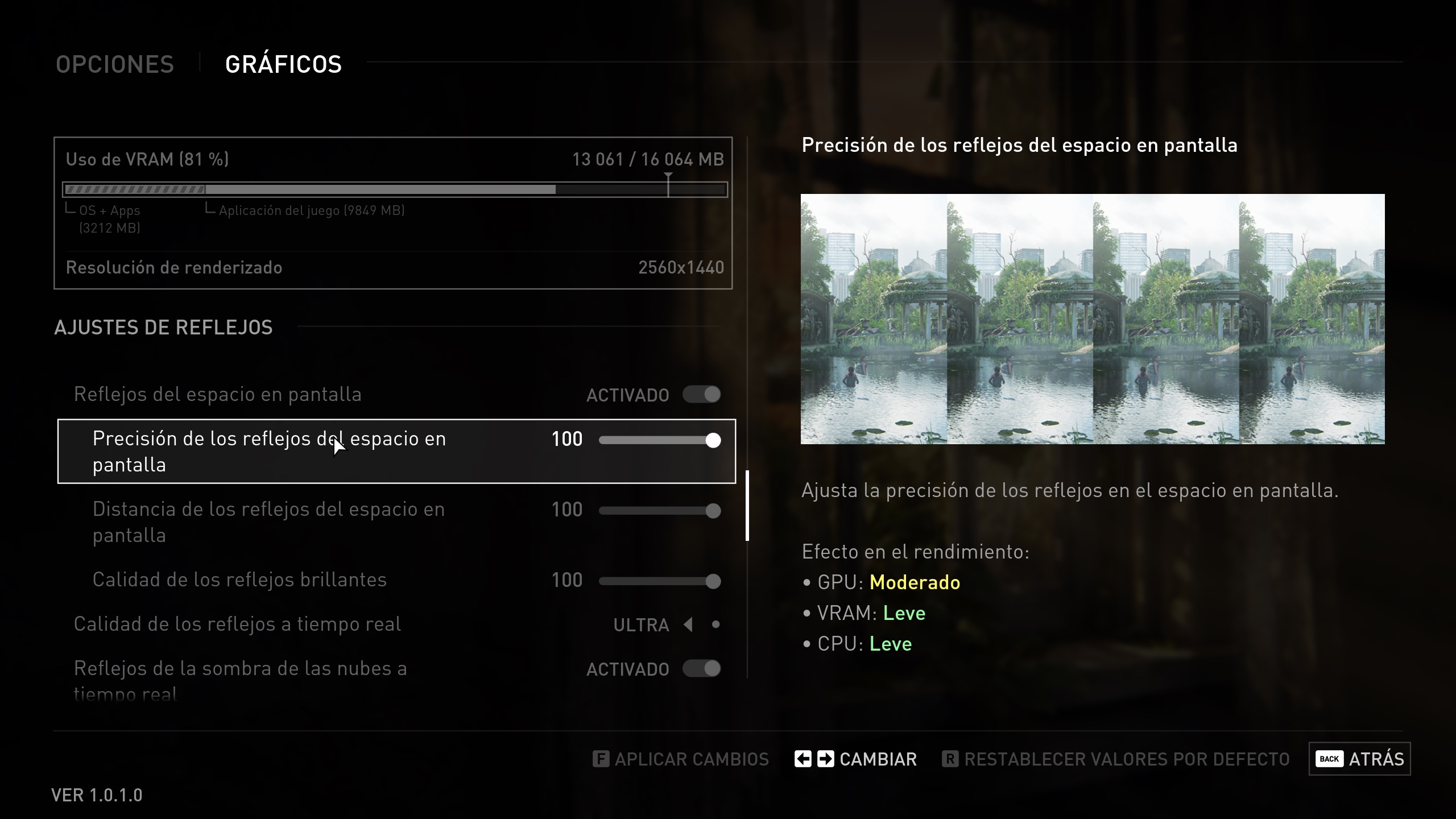Lower Calidad de los reflejos a tiempo real with left arrow
Screen dimensions: 1456x819
coord(688,624)
